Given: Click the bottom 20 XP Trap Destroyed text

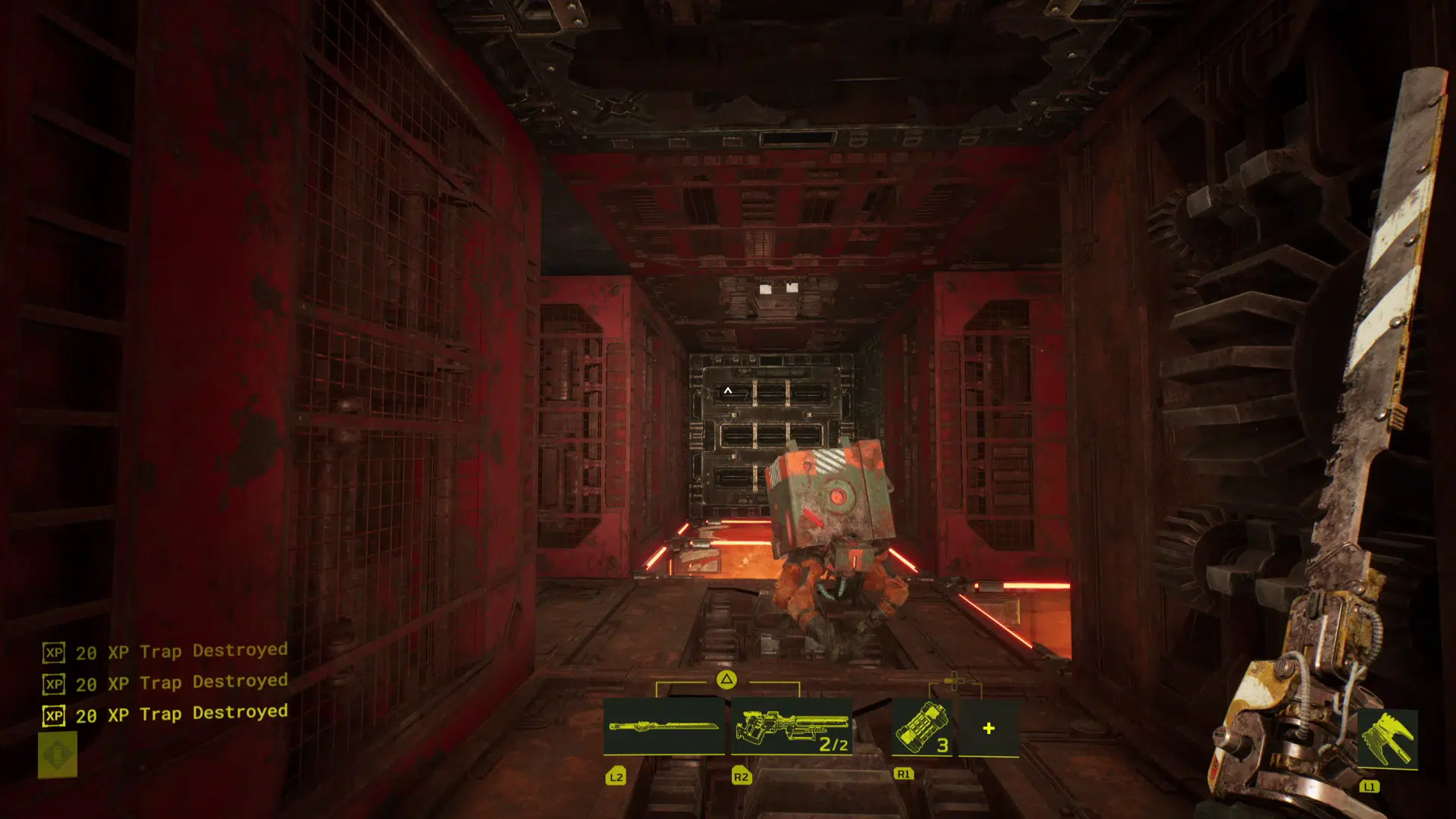Looking at the screenshot, I should [x=180, y=714].
